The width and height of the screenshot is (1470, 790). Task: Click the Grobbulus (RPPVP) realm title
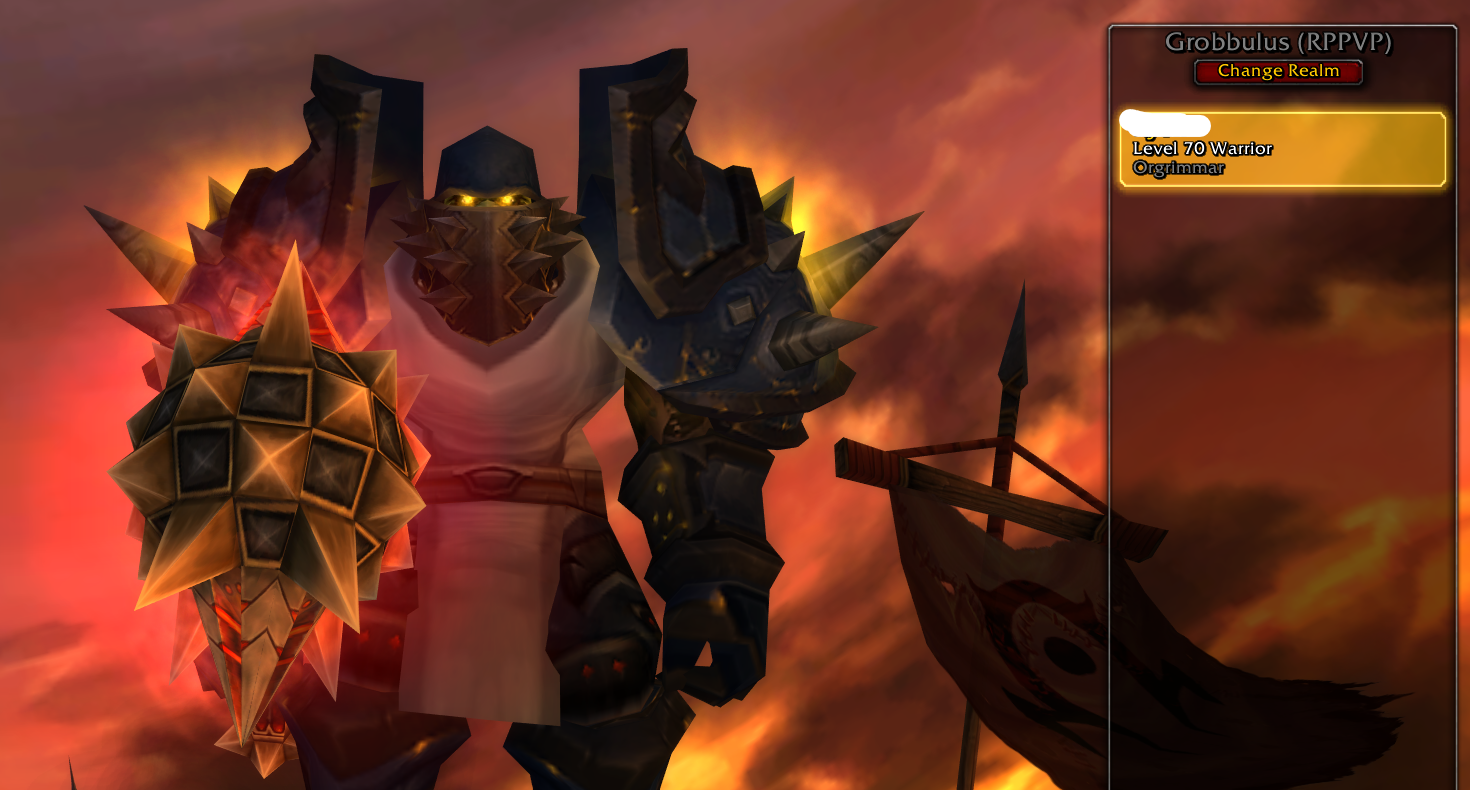click(1278, 42)
